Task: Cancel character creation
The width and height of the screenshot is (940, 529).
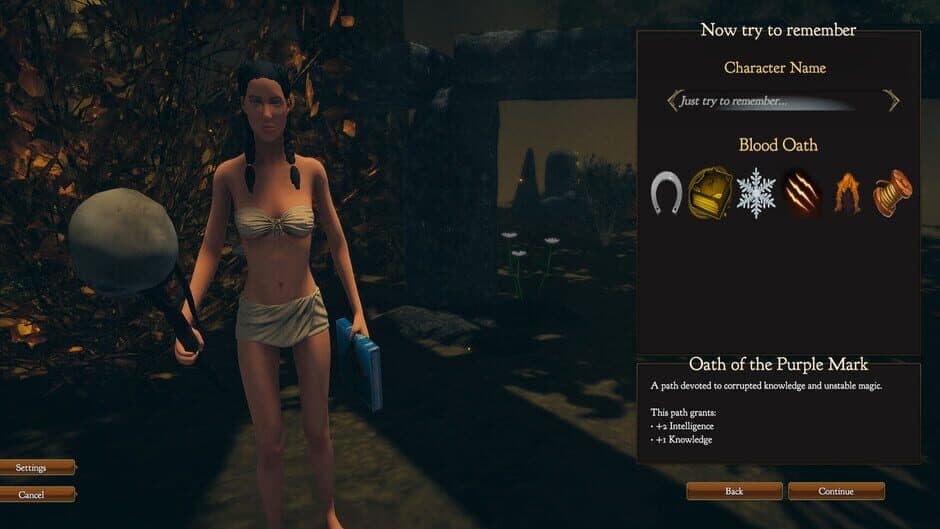Action: pyautogui.click(x=32, y=494)
